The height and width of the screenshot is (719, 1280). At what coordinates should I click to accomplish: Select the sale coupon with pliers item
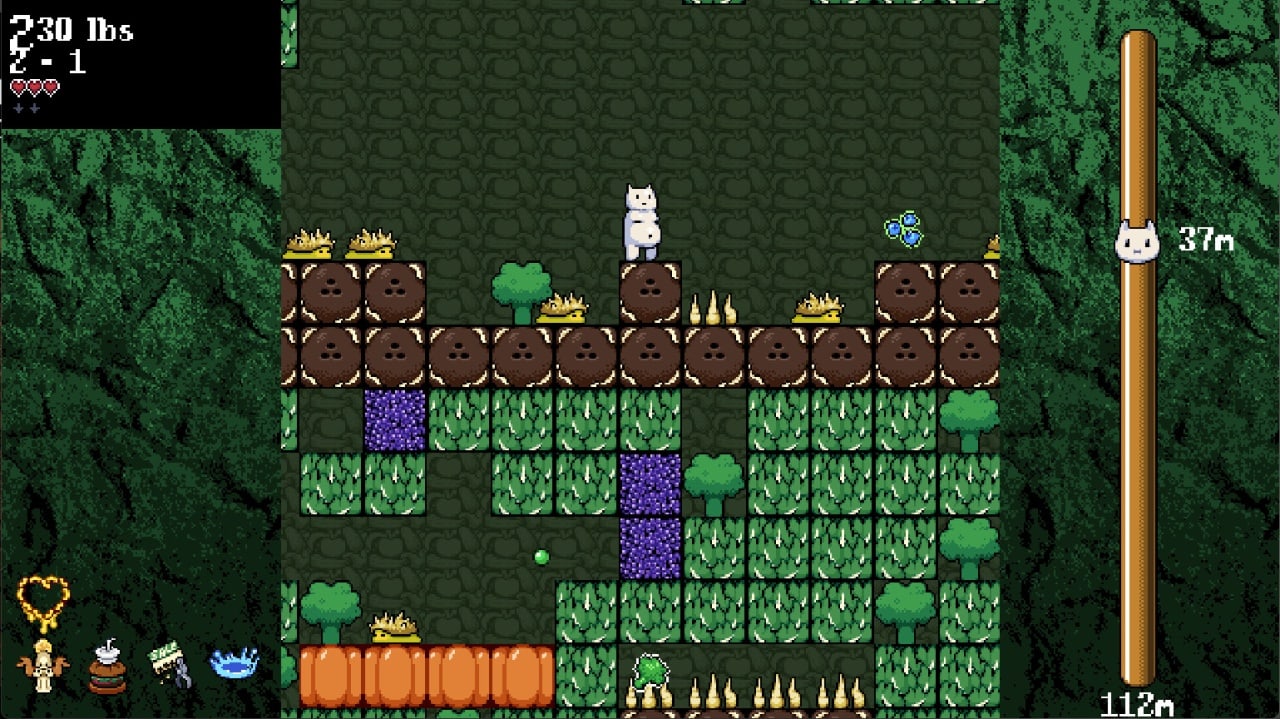pos(170,666)
